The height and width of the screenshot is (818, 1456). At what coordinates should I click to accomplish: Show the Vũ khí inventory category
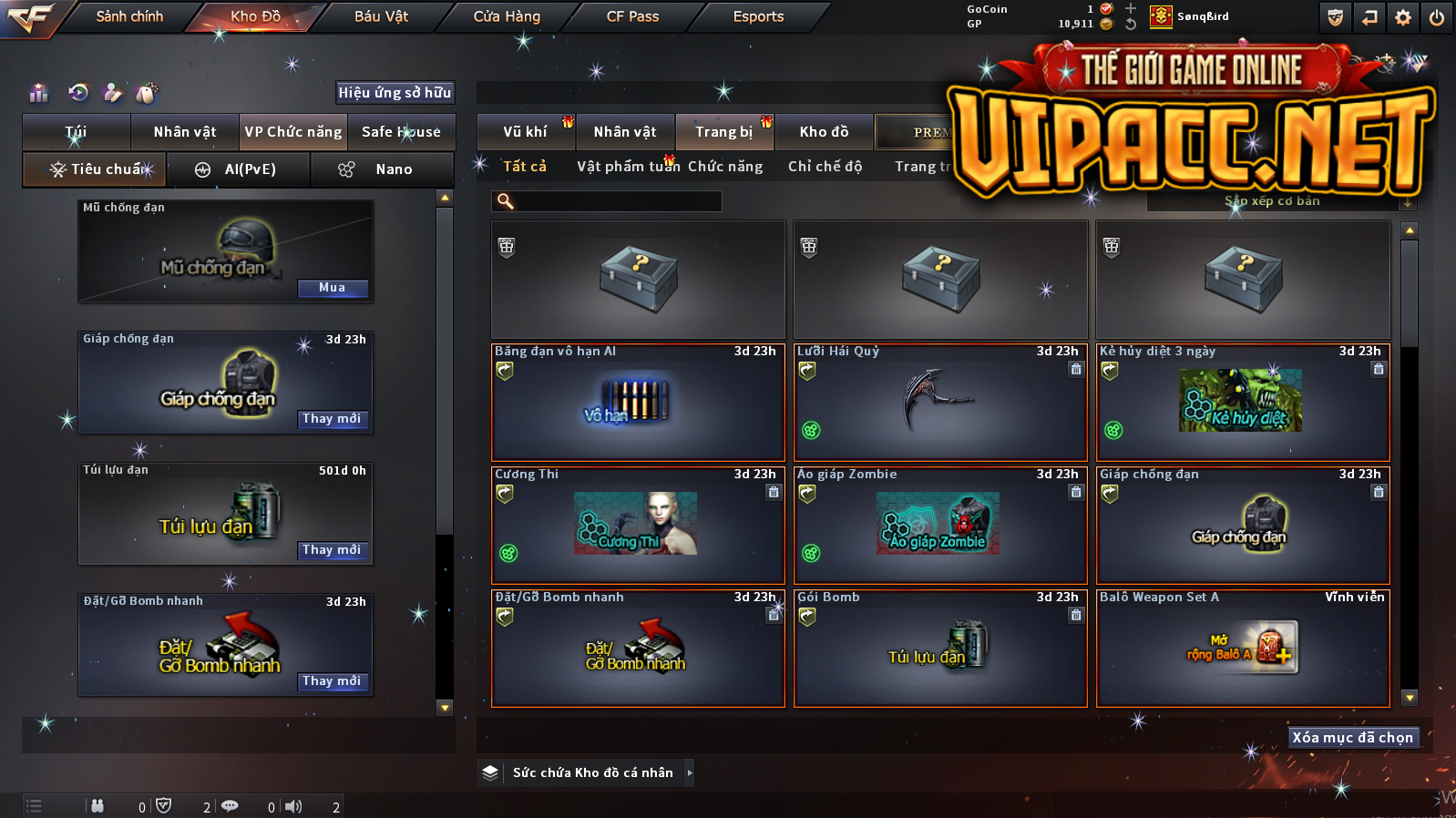(x=526, y=132)
